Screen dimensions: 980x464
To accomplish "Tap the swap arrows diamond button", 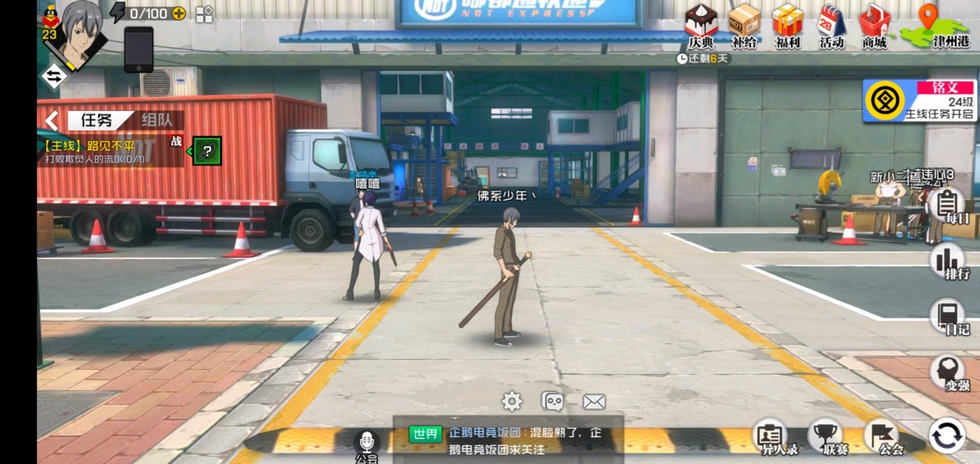I will tap(53, 75).
